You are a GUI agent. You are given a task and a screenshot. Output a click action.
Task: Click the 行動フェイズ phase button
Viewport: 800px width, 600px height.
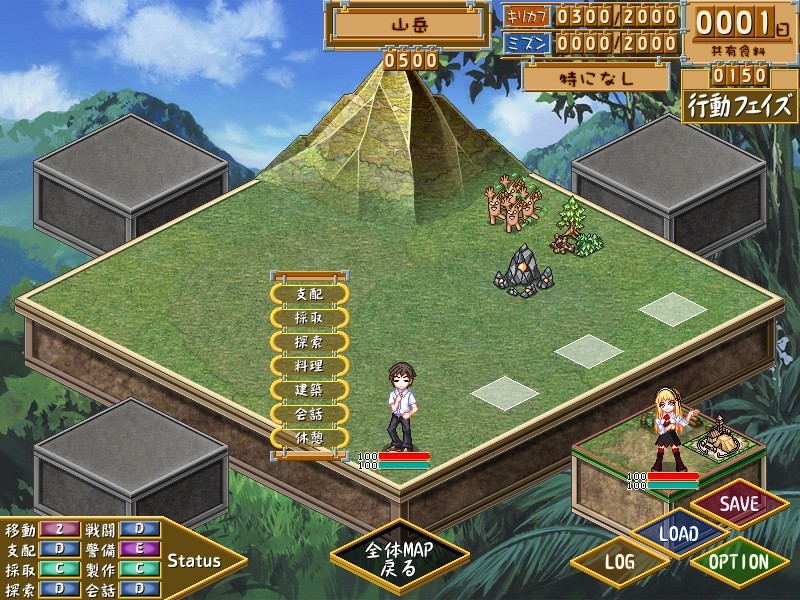pos(740,106)
